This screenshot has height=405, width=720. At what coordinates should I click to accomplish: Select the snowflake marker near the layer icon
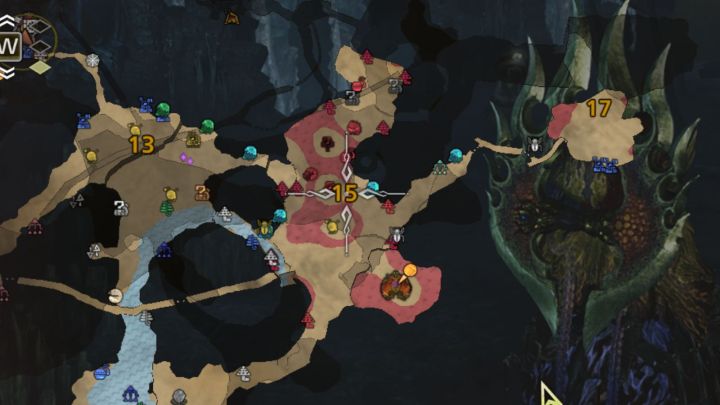93,61
